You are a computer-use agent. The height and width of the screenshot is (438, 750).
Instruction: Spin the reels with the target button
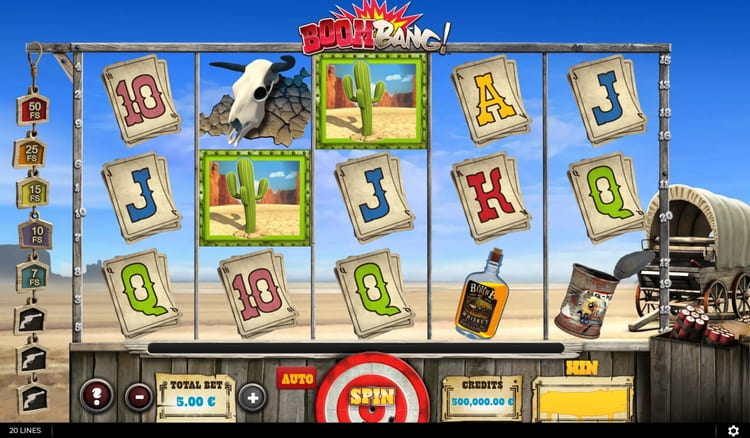(x=371, y=395)
